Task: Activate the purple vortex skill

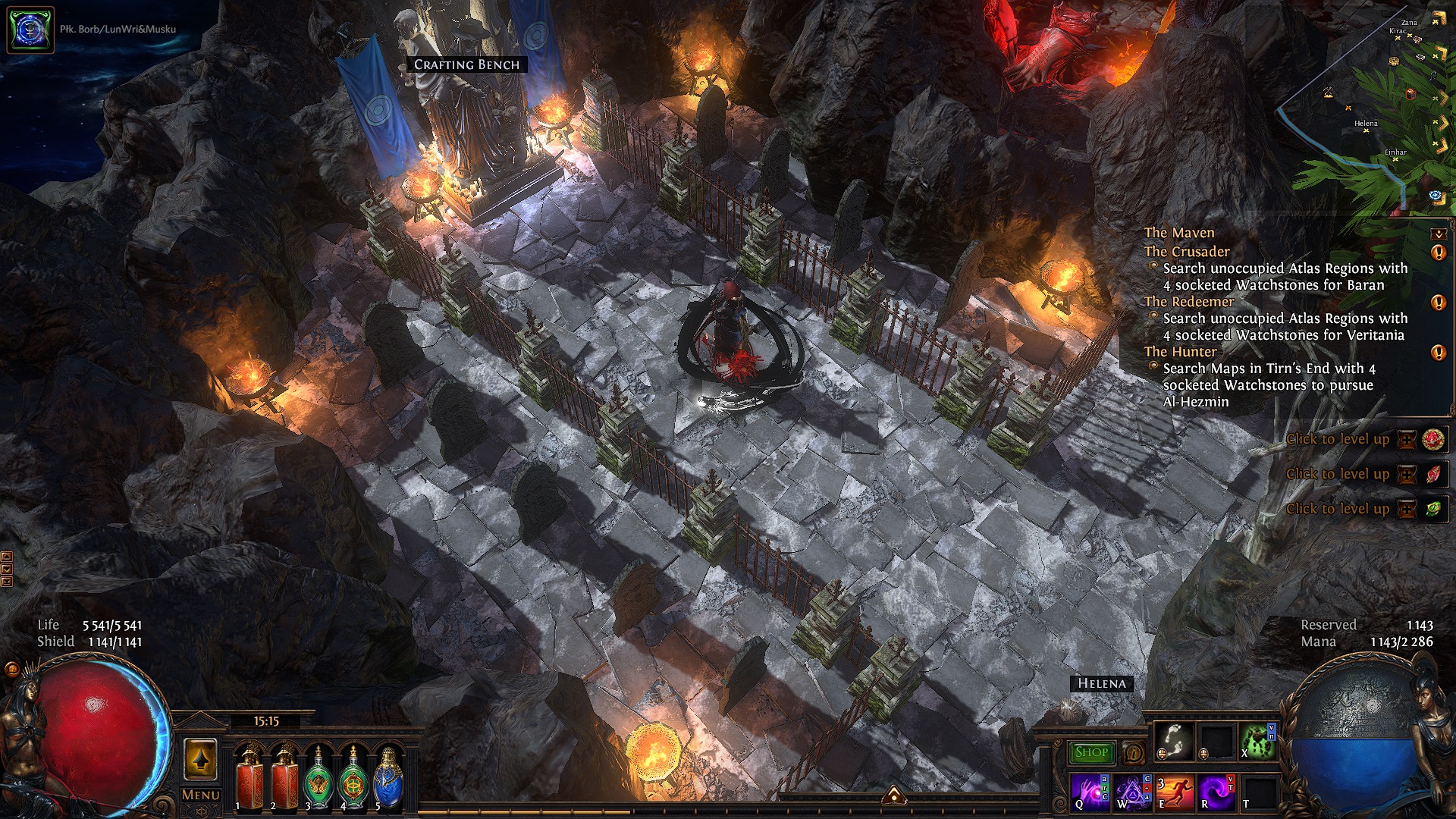Action: pyautogui.click(x=1216, y=792)
